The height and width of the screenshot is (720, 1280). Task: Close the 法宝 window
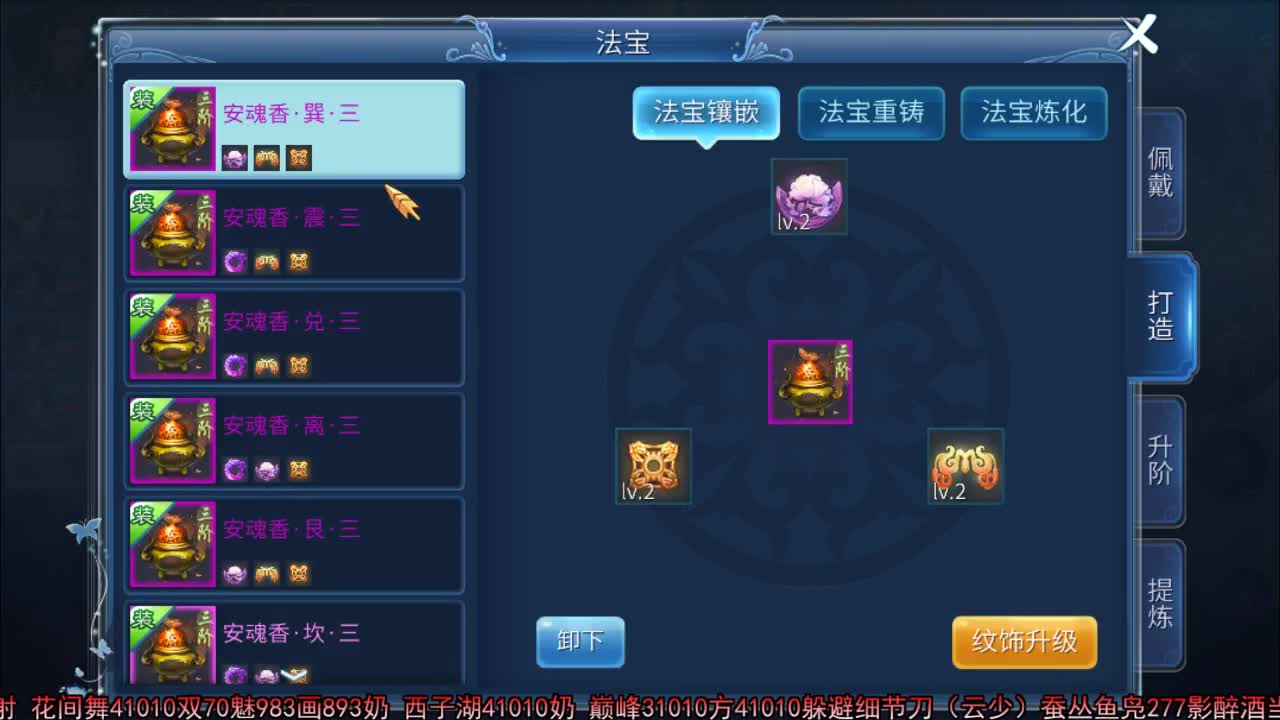[1138, 34]
